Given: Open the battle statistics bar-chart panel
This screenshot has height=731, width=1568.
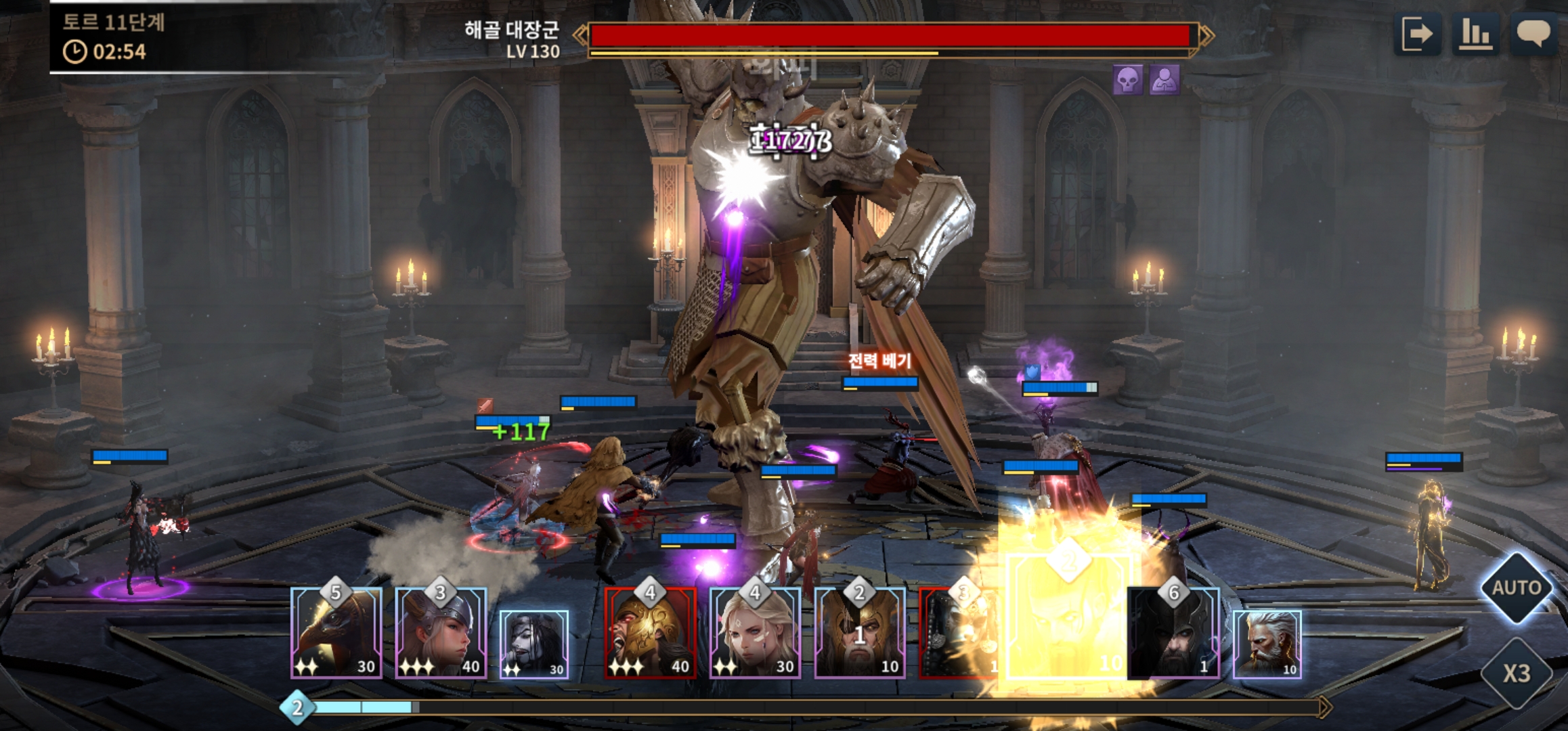Looking at the screenshot, I should (1476, 34).
